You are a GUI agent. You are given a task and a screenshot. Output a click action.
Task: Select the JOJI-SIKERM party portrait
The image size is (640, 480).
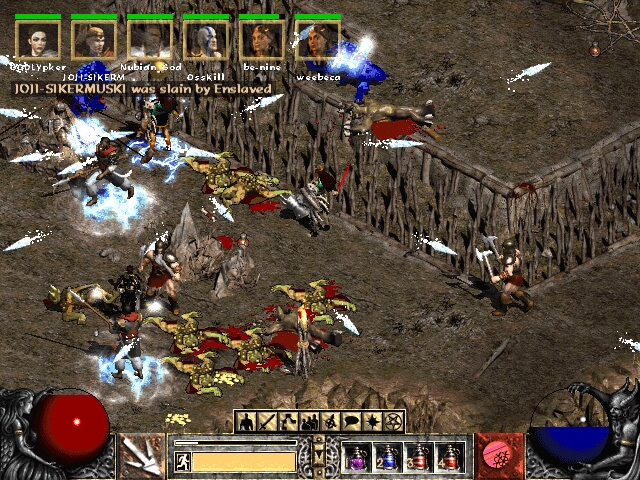94,40
